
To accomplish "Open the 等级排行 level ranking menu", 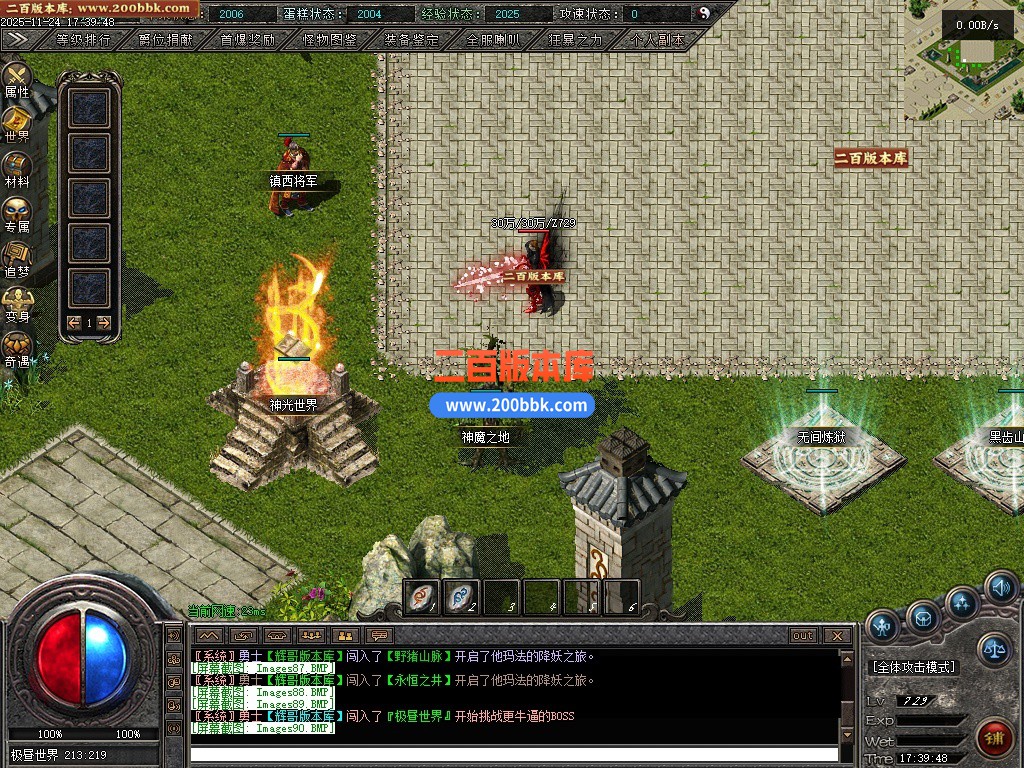I will (x=83, y=41).
